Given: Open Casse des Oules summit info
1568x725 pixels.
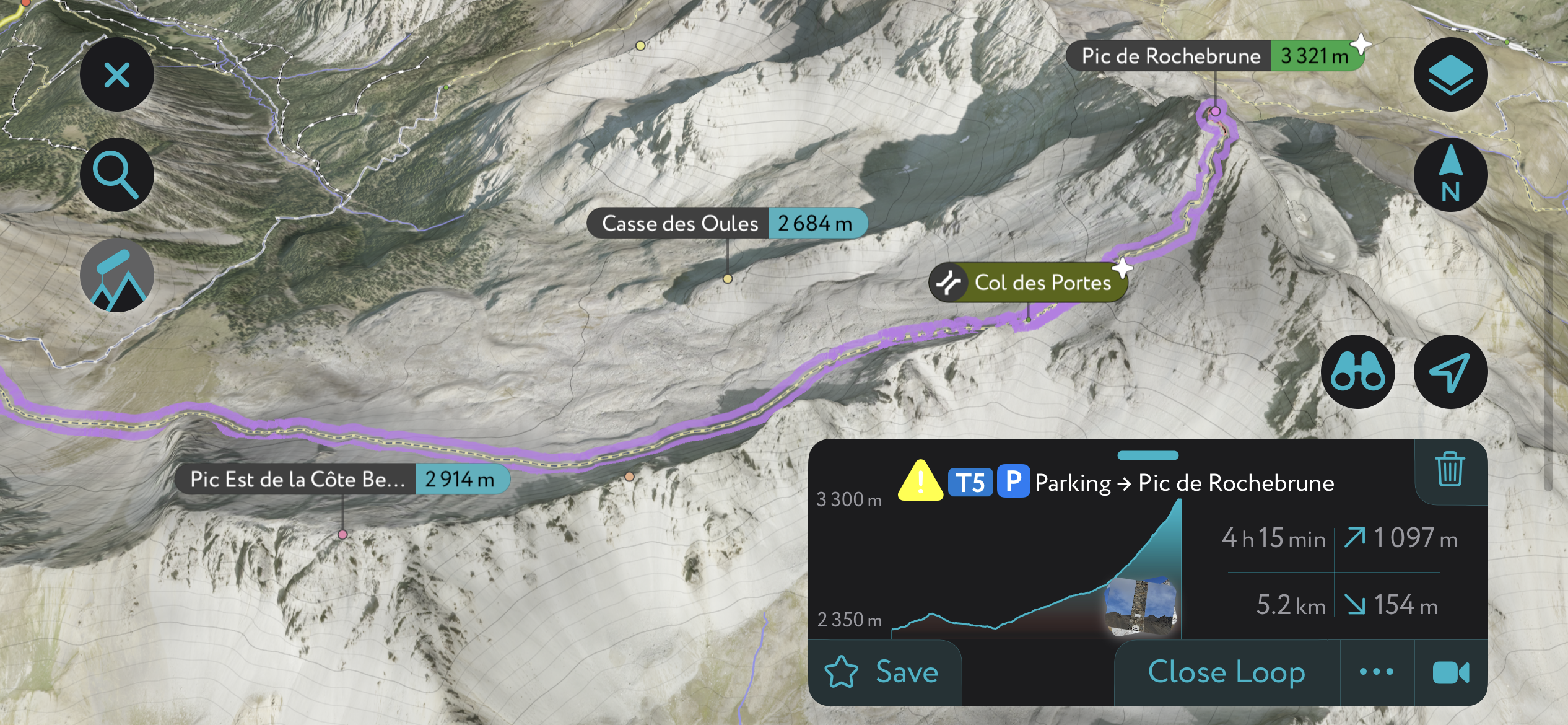Looking at the screenshot, I should coord(680,224).
